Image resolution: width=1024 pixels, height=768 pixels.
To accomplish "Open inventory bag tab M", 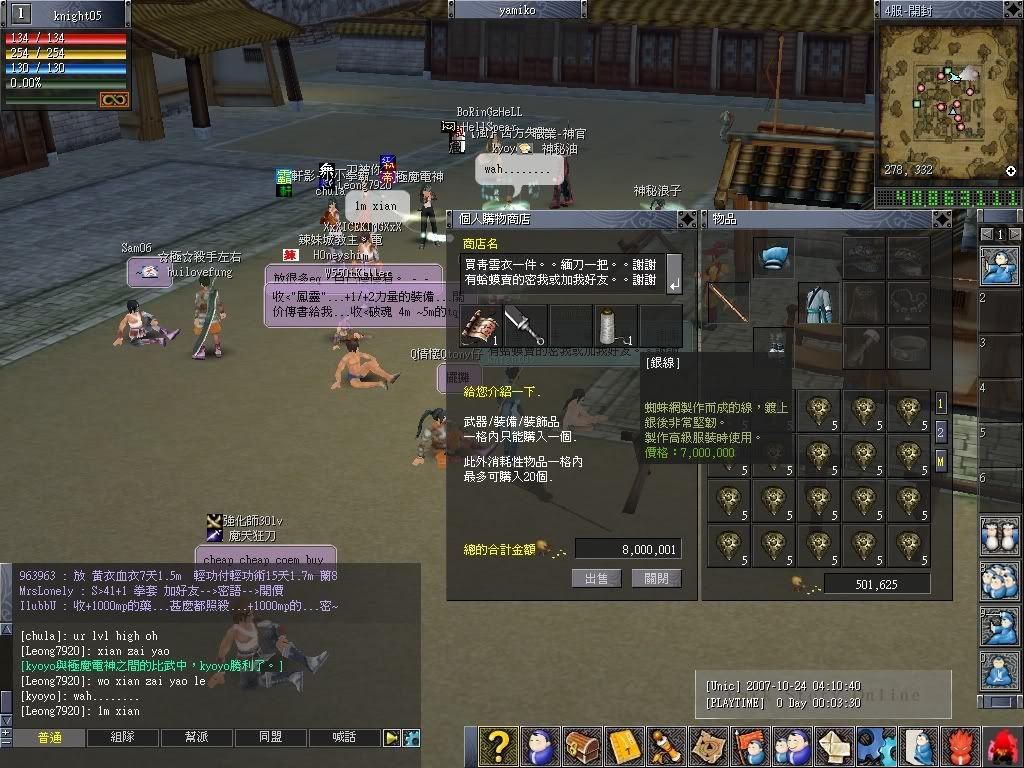I will [x=940, y=460].
